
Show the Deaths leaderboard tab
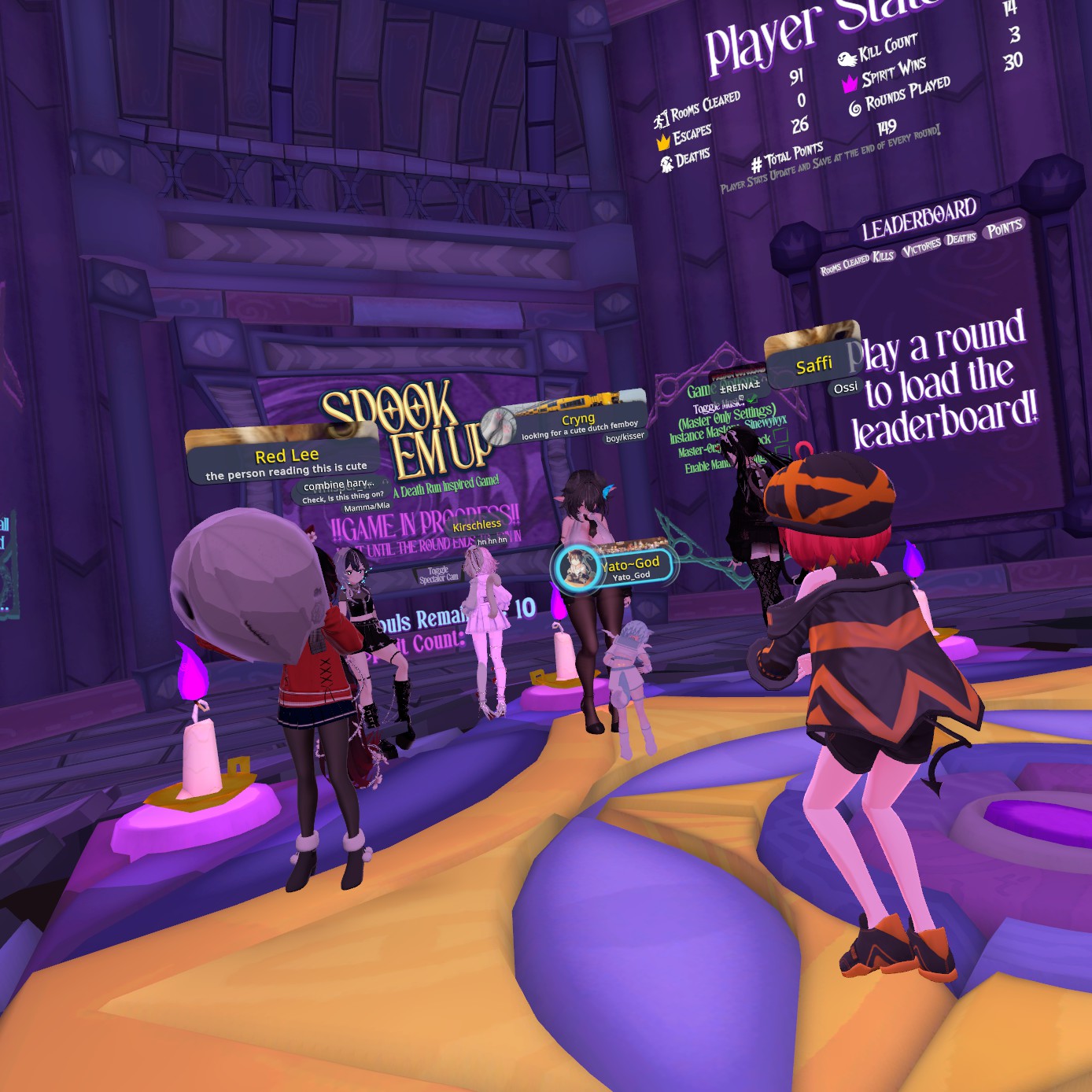click(961, 238)
